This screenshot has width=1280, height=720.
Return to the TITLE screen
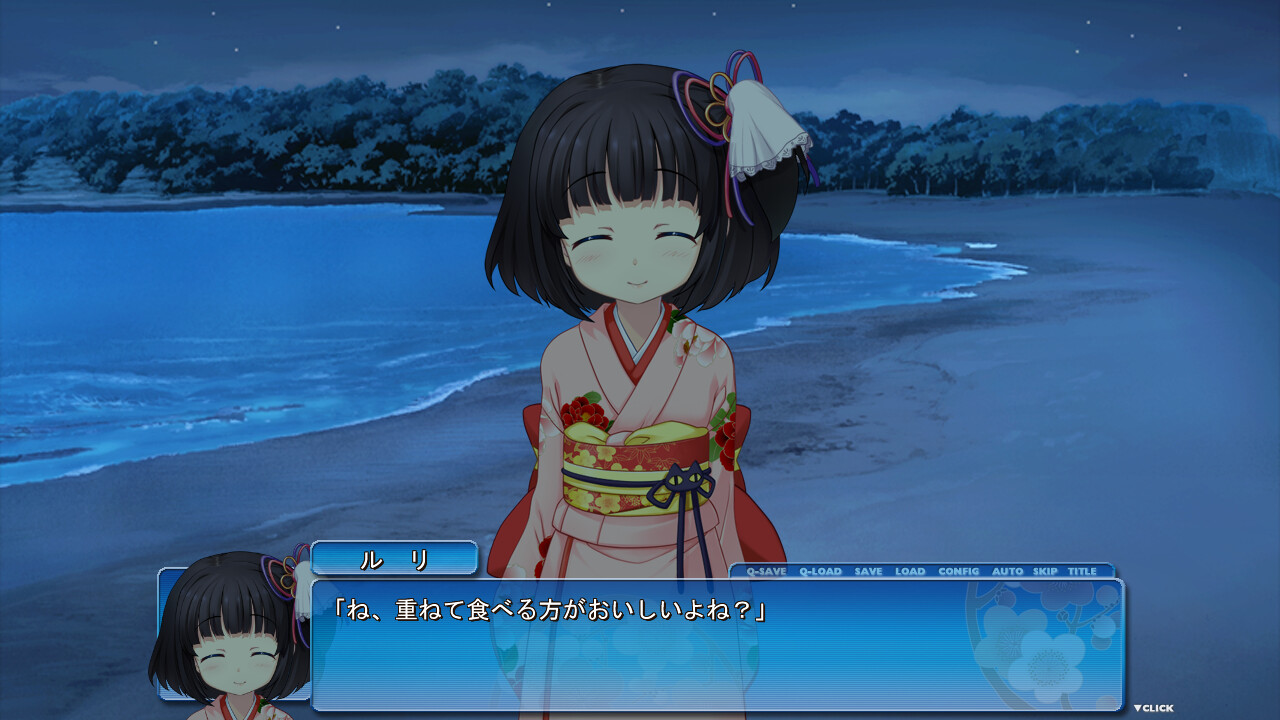tap(1082, 571)
